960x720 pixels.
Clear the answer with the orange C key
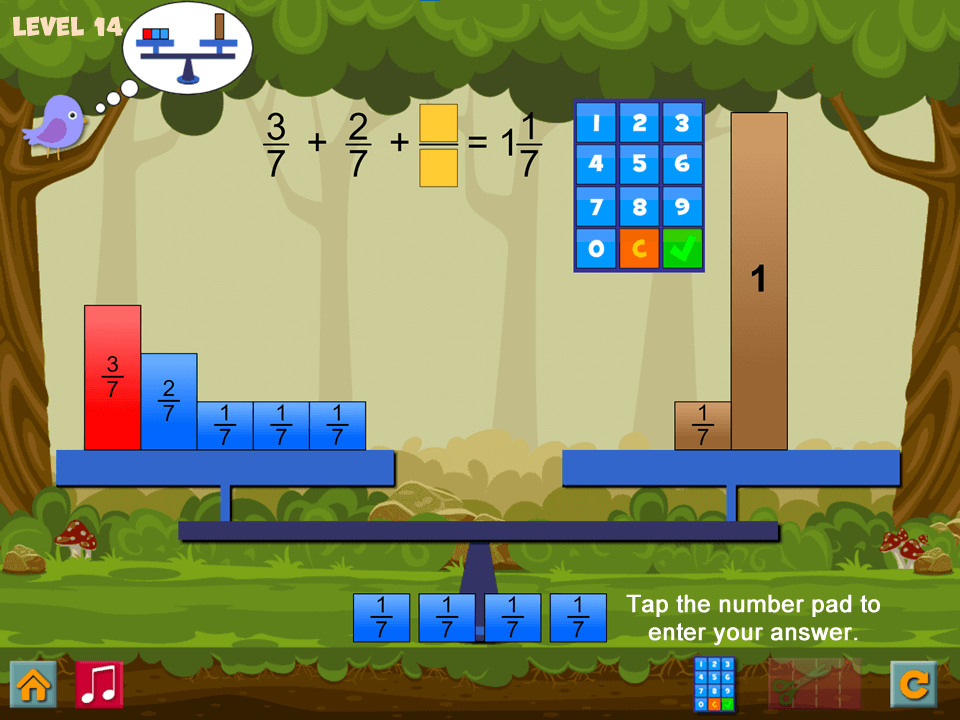639,248
